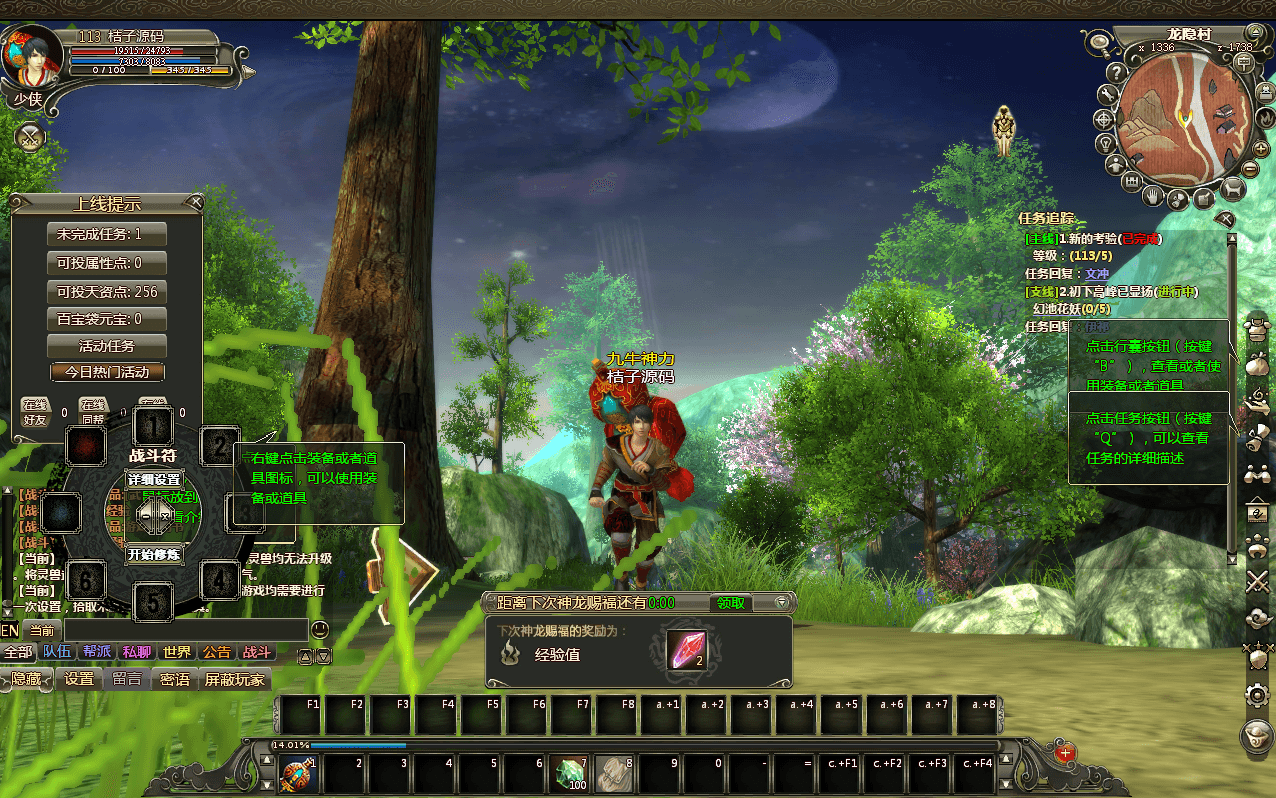Click the 可投天资点 talent points button

point(107,292)
